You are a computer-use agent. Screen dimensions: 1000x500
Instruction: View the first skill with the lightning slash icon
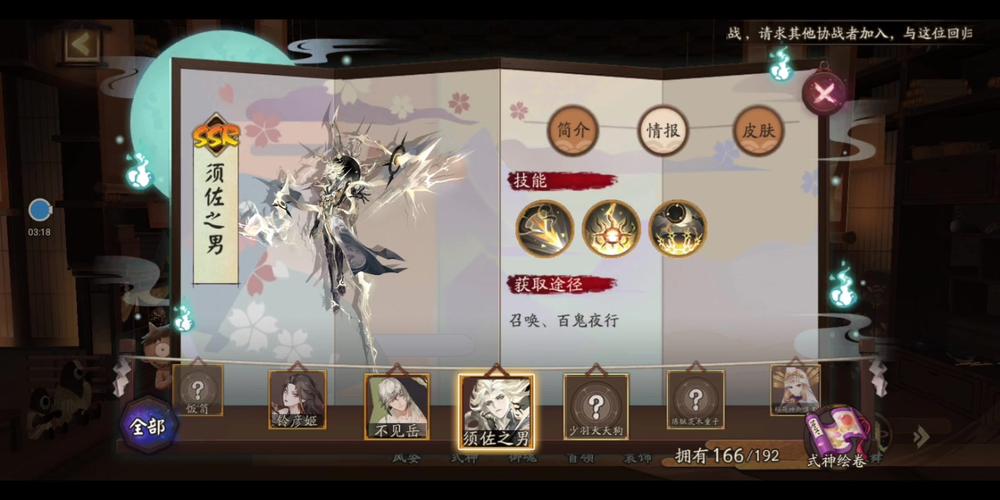(x=545, y=229)
